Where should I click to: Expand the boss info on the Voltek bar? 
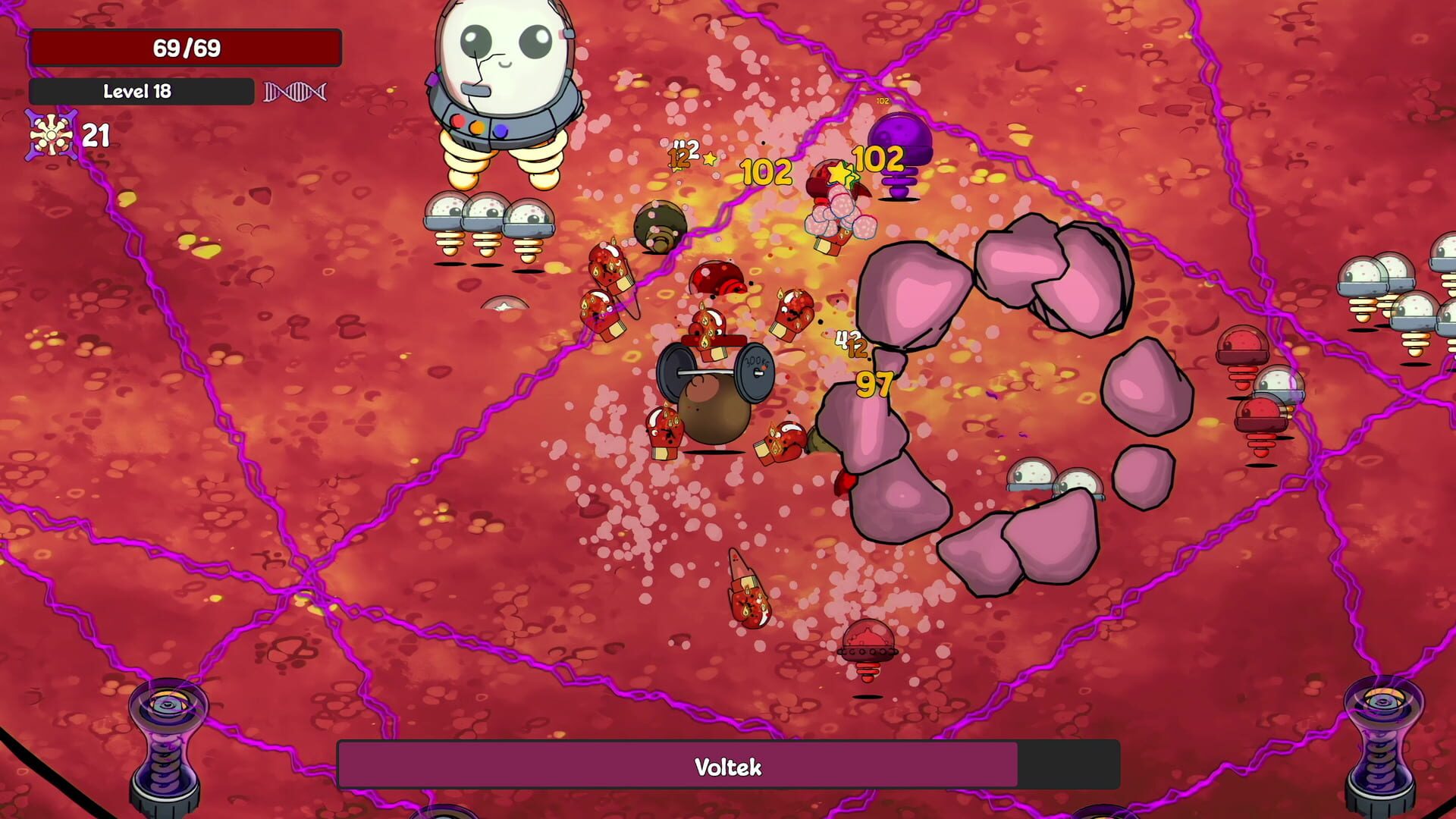coord(728,767)
